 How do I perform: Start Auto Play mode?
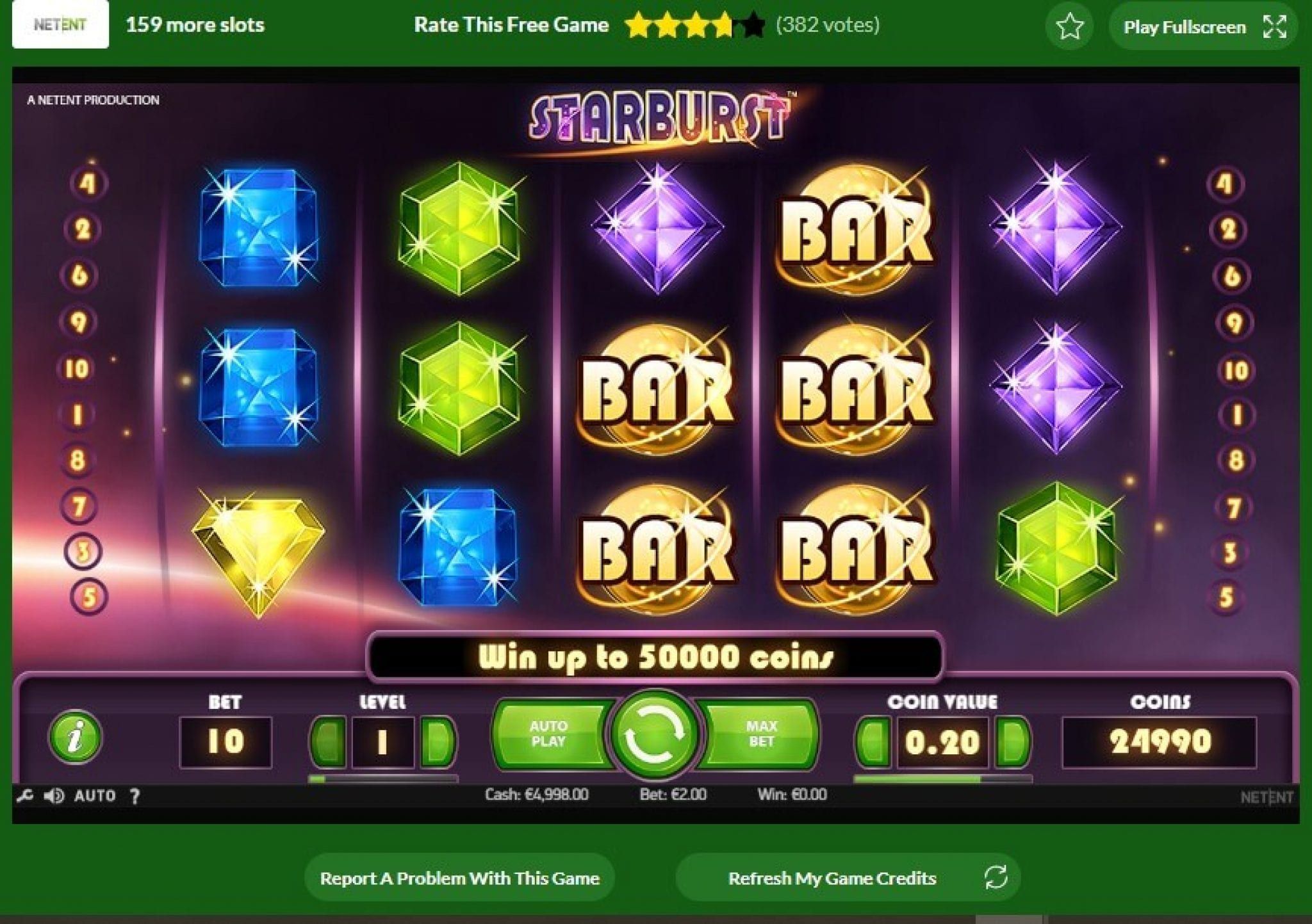[x=548, y=734]
